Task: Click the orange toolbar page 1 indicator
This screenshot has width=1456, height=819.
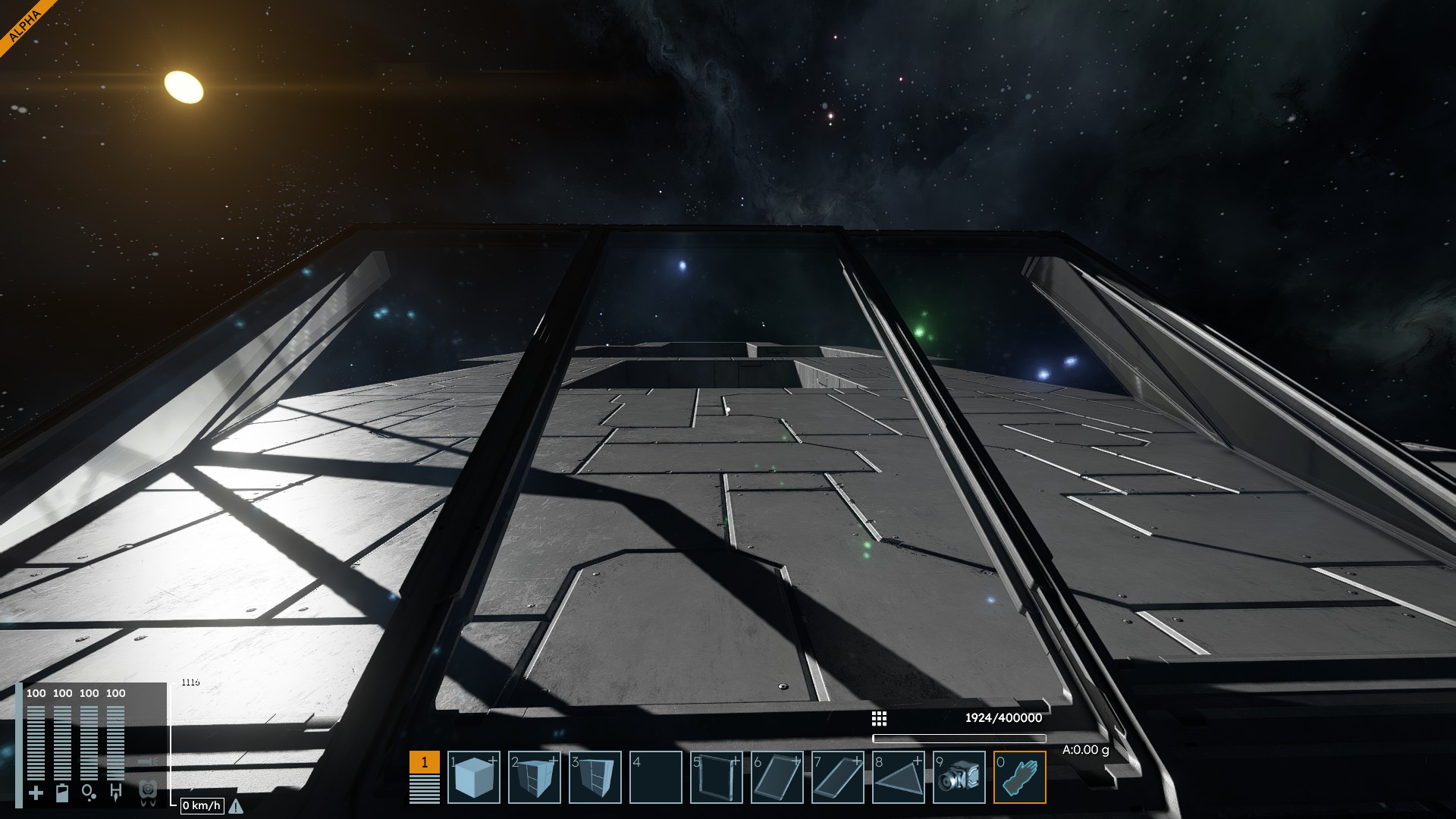Action: coord(424,762)
